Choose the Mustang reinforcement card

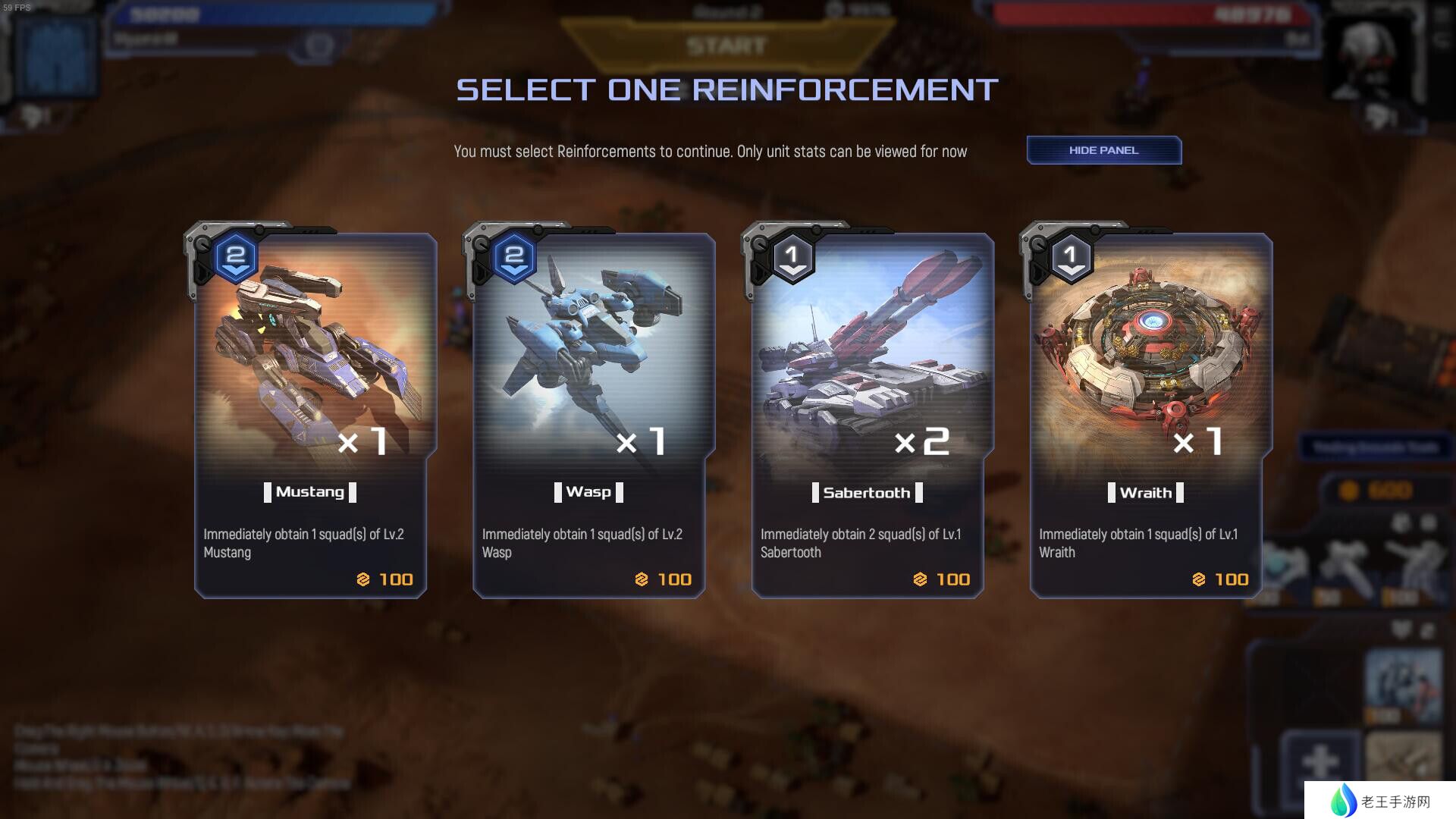[311, 413]
